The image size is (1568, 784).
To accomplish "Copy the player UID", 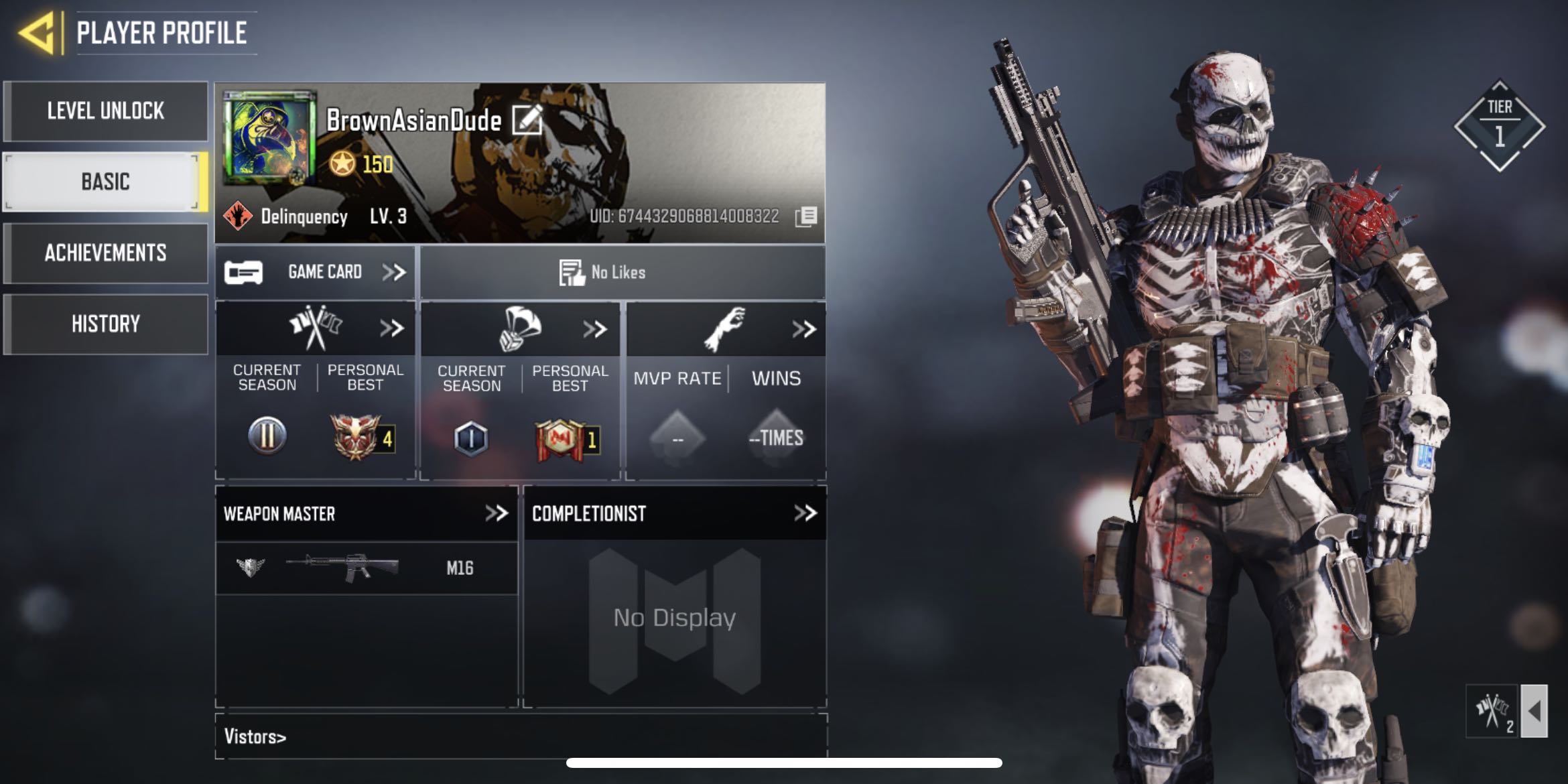I will 806,216.
